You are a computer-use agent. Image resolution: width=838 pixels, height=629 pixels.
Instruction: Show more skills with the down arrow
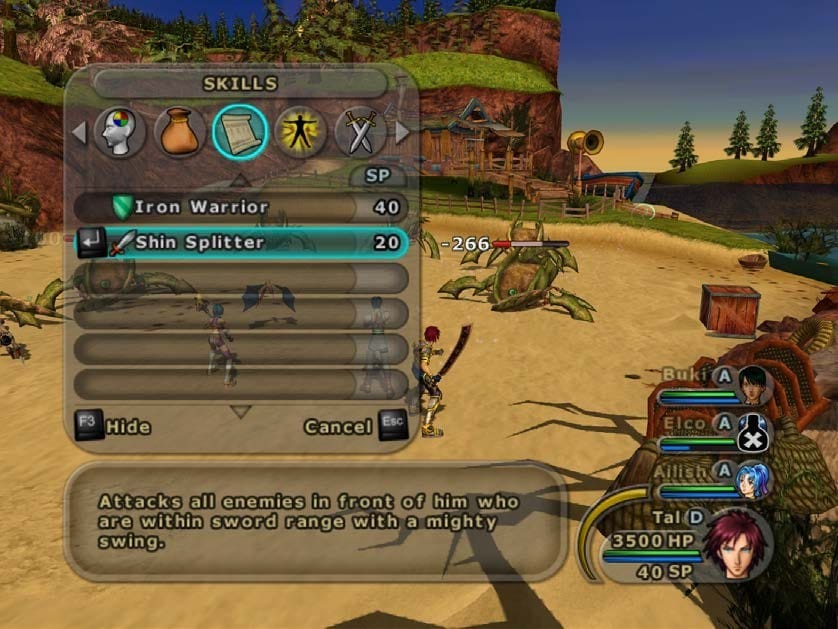coord(240,411)
